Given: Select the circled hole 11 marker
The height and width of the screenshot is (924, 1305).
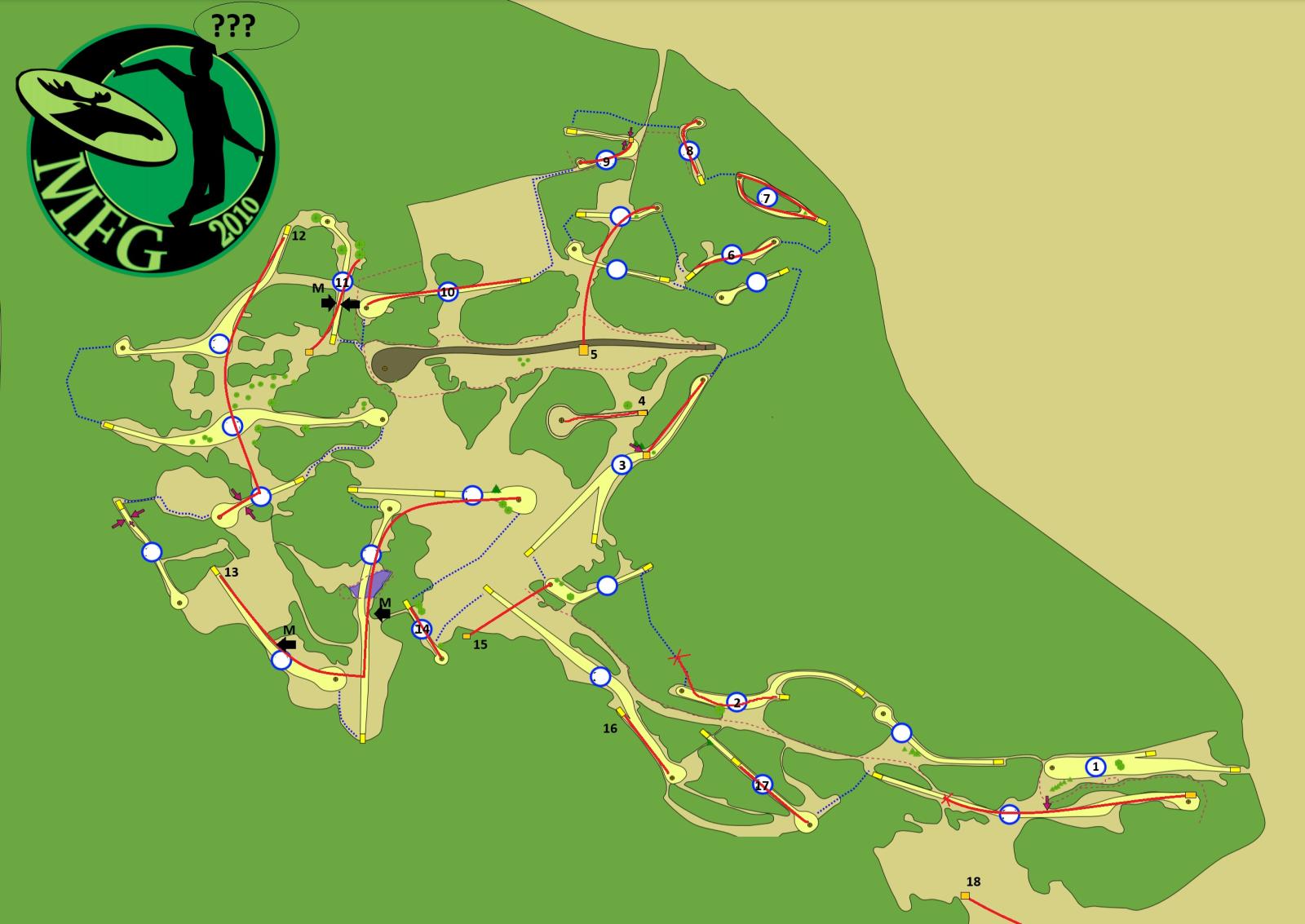Looking at the screenshot, I should [x=343, y=282].
